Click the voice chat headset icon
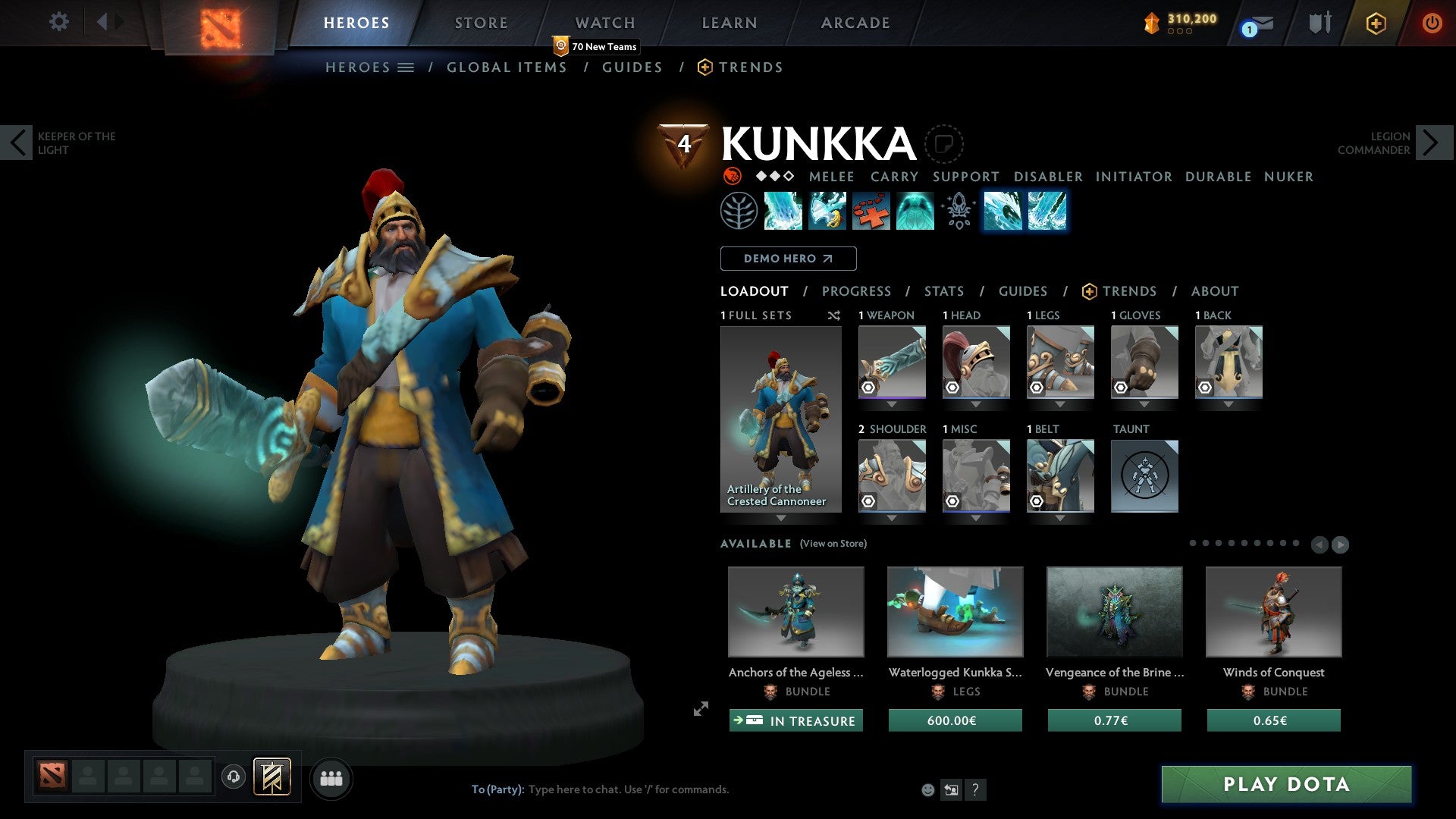Screen dimensions: 1456x819 click(x=234, y=777)
